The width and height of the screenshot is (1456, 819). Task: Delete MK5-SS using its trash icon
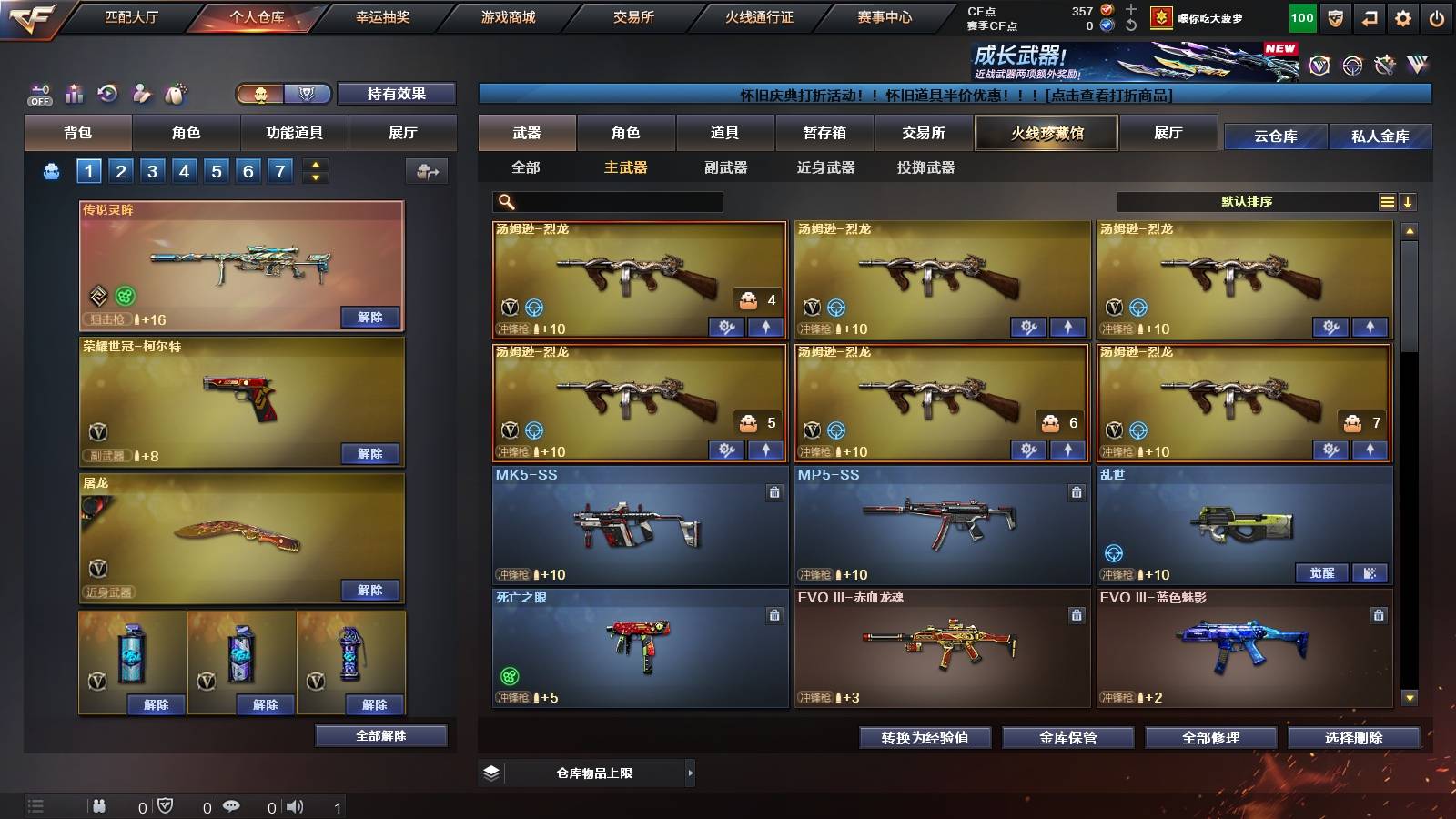pos(773,491)
